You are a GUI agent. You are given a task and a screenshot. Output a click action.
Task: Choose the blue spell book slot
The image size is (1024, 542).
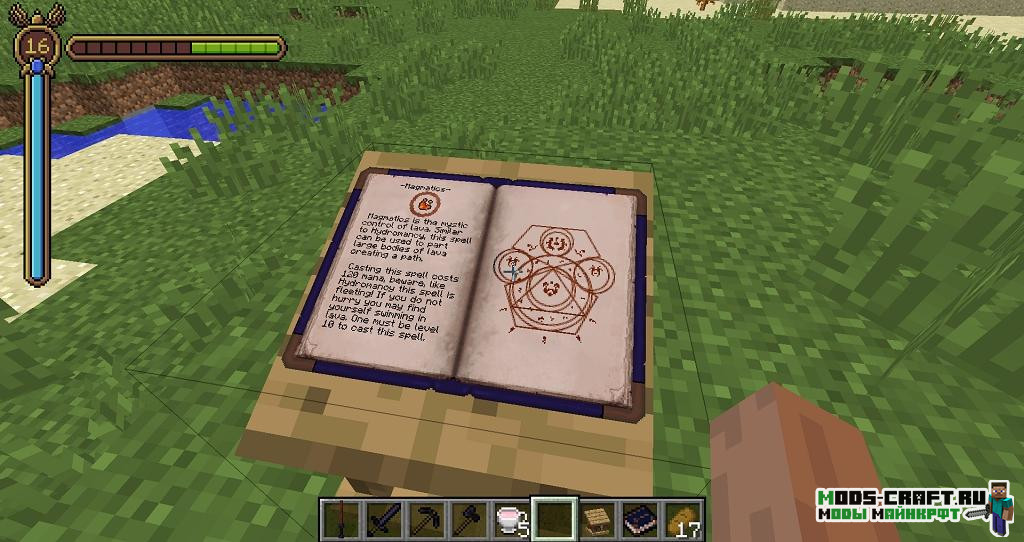click(x=638, y=519)
